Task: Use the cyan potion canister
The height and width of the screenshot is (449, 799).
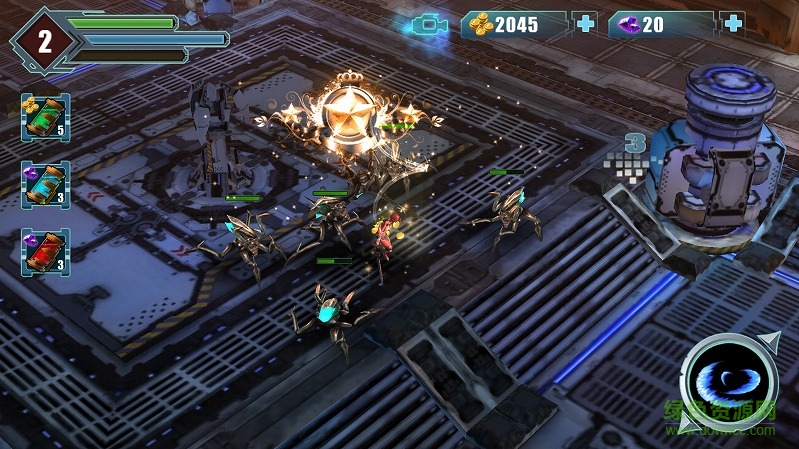Action: 45,184
